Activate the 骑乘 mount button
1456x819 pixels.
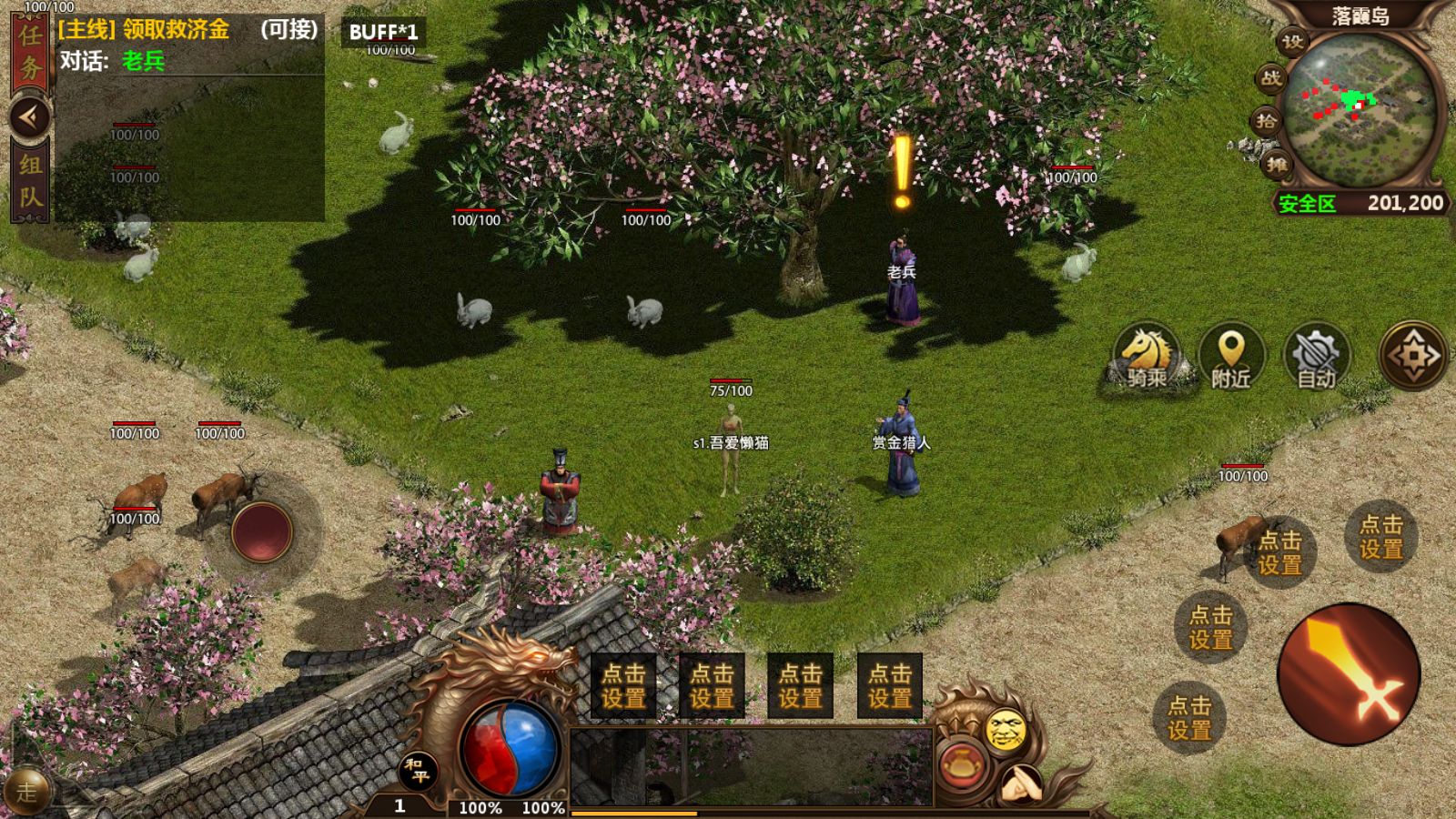(x=1146, y=357)
